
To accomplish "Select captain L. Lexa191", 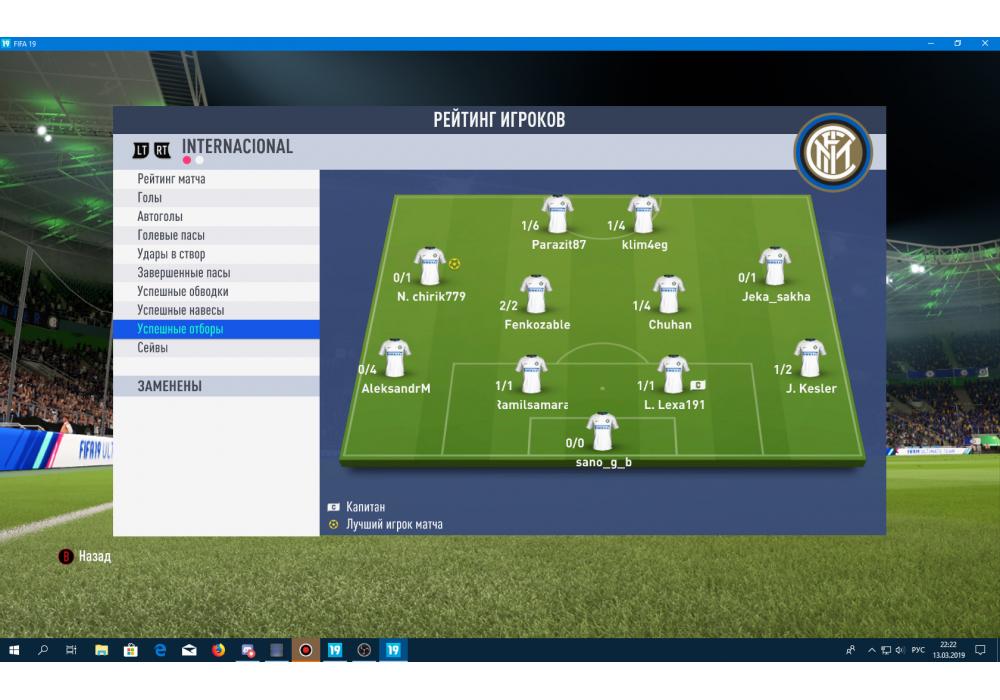I will click(x=674, y=375).
